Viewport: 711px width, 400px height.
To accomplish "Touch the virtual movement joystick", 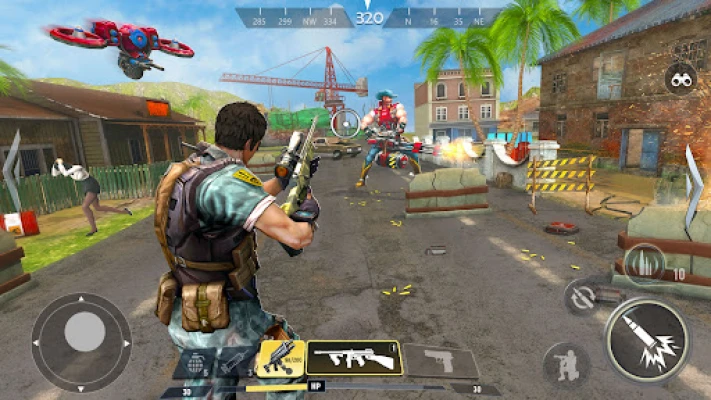I will point(82,332).
